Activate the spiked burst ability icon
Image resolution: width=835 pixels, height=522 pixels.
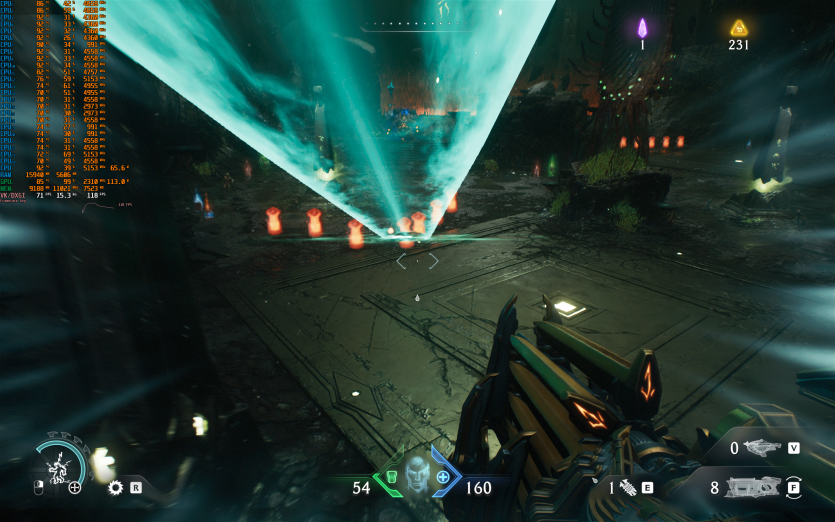coord(115,488)
